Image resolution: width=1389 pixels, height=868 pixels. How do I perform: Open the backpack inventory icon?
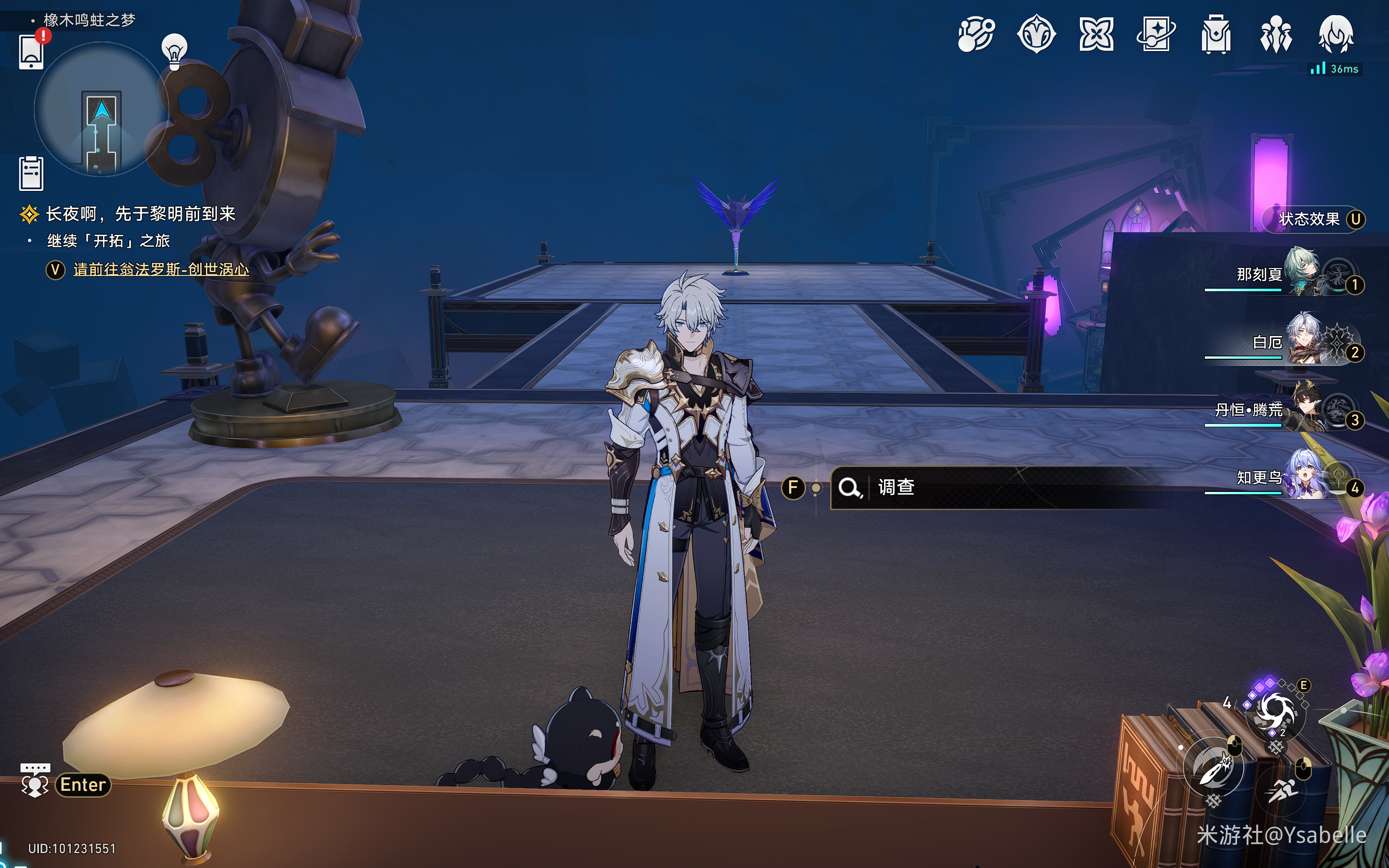[1216, 34]
